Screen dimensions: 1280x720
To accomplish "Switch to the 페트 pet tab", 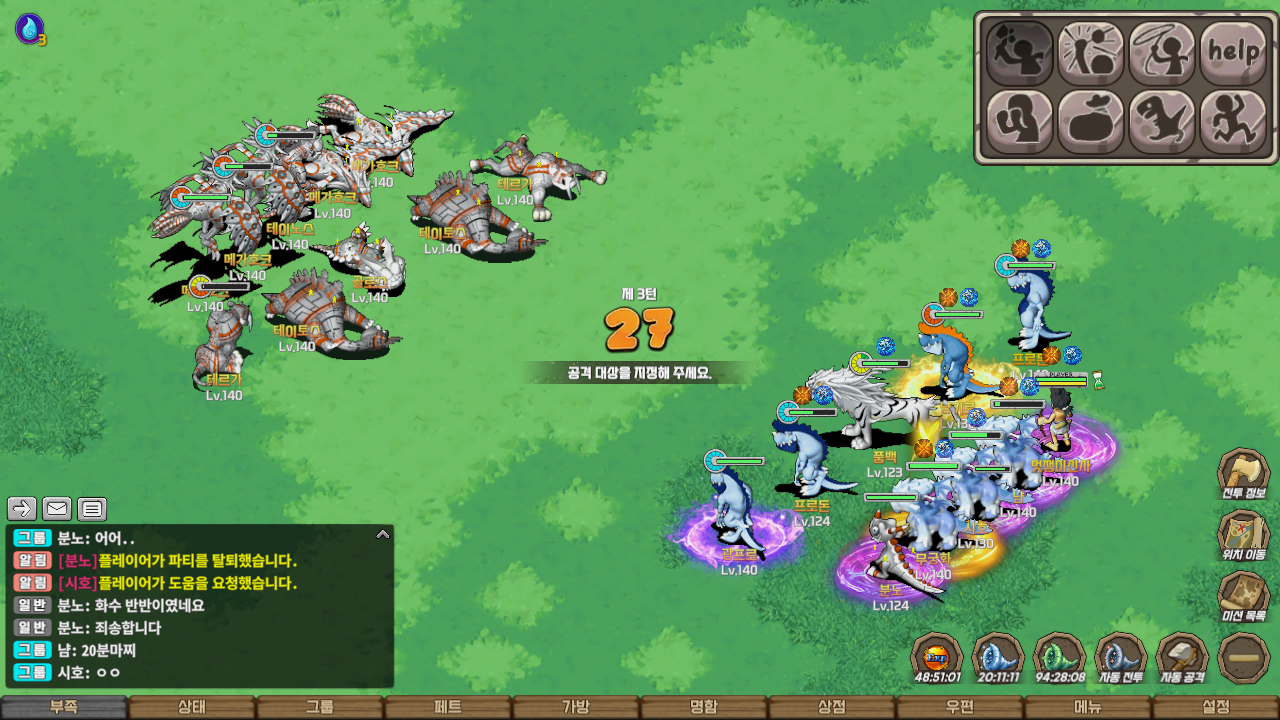I will tap(448, 707).
